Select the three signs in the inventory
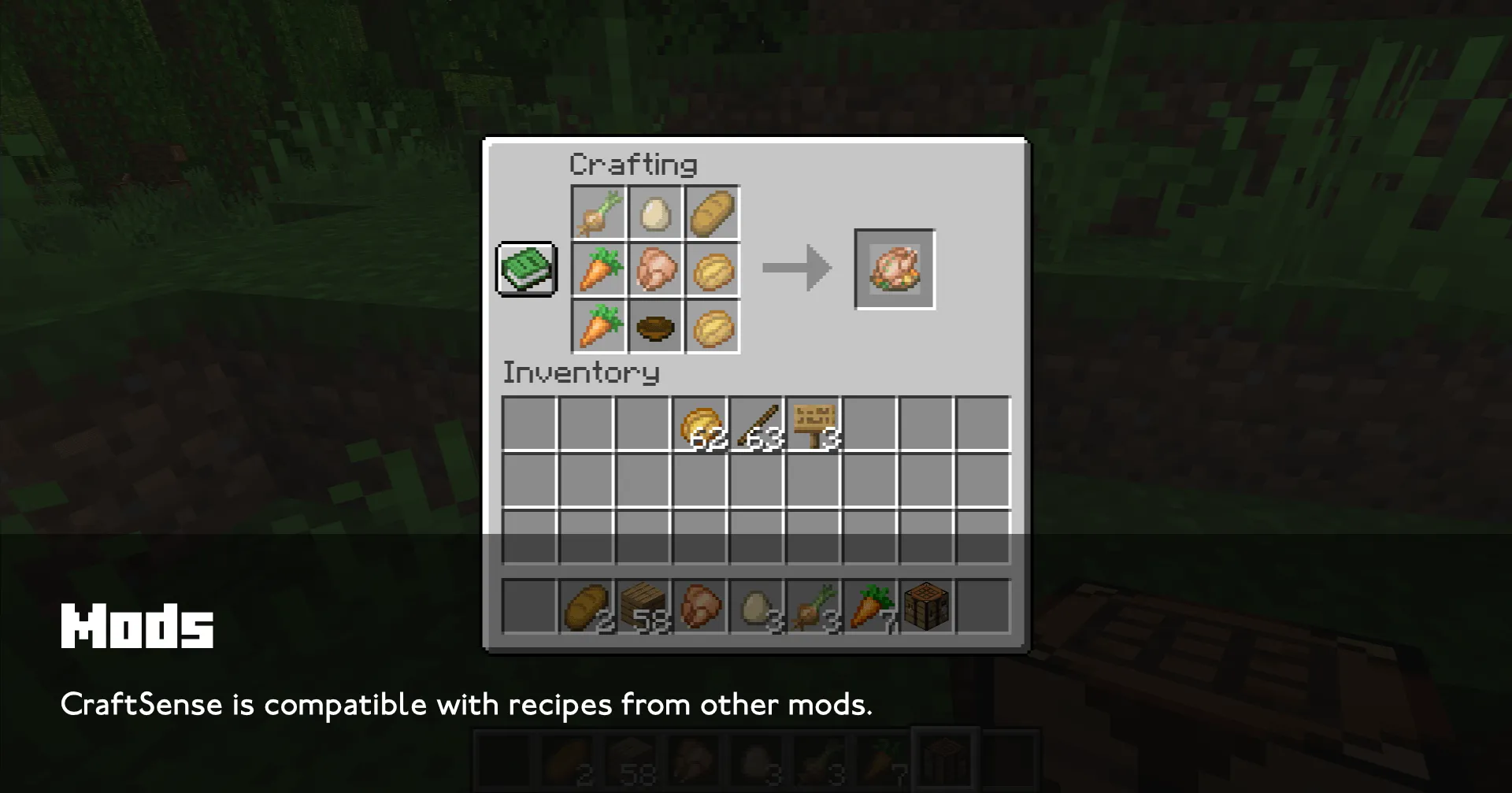This screenshot has height=793, width=1512. [813, 424]
